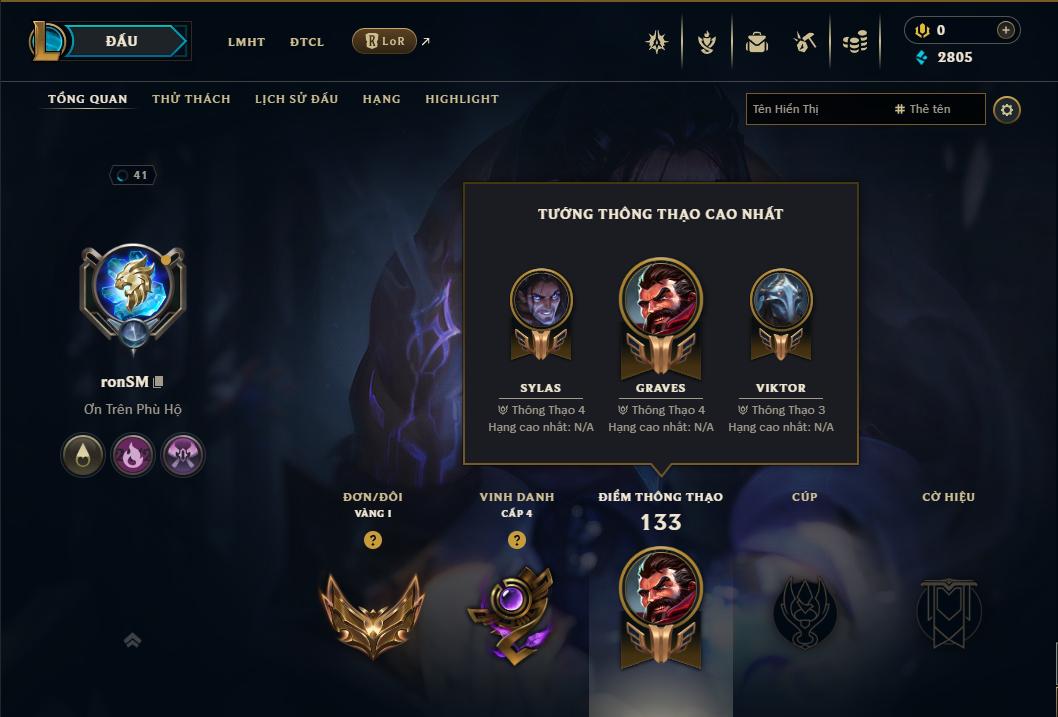The image size is (1058, 717).
Task: Switch to the ĐTCL section
Action: 307,42
